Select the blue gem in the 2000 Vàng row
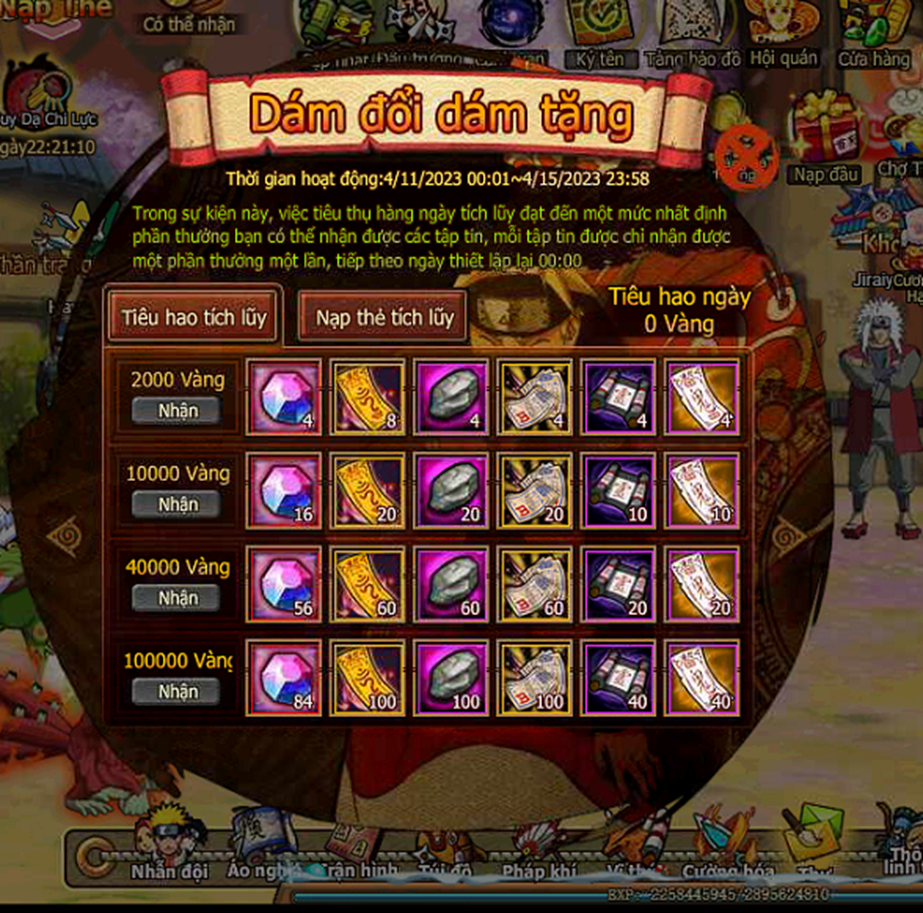The height and width of the screenshot is (913, 923). [x=284, y=396]
